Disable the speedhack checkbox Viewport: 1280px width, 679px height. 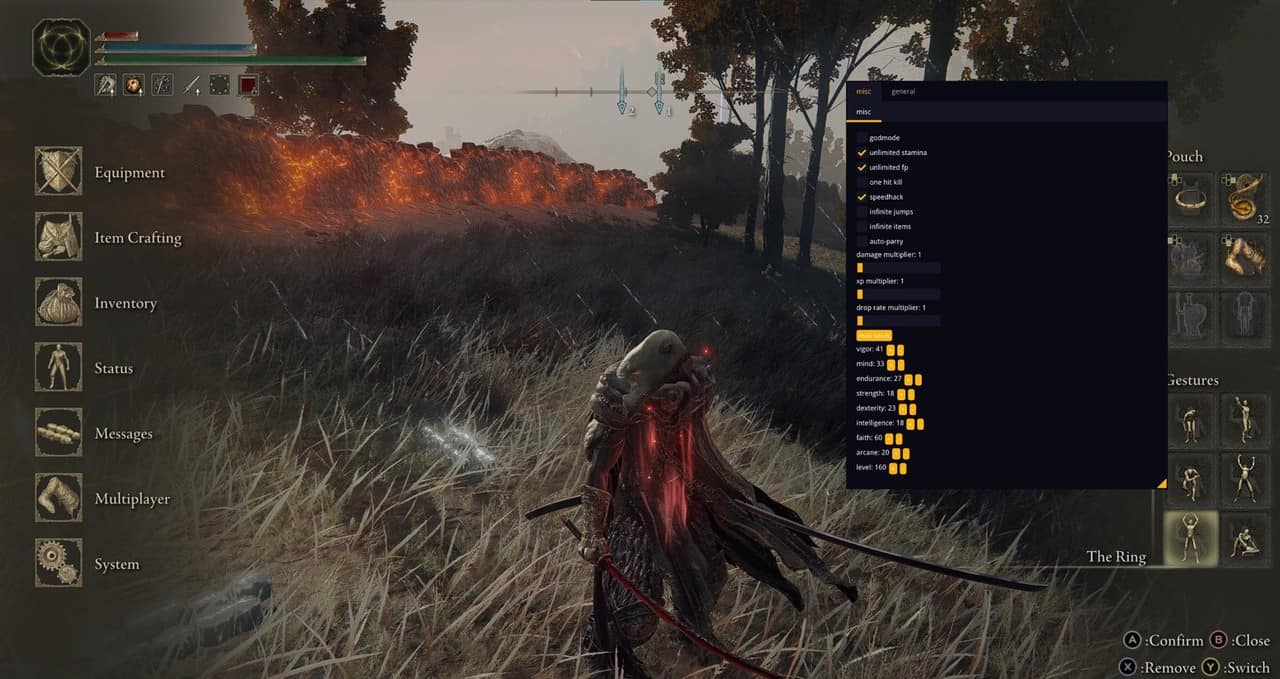[x=862, y=197]
